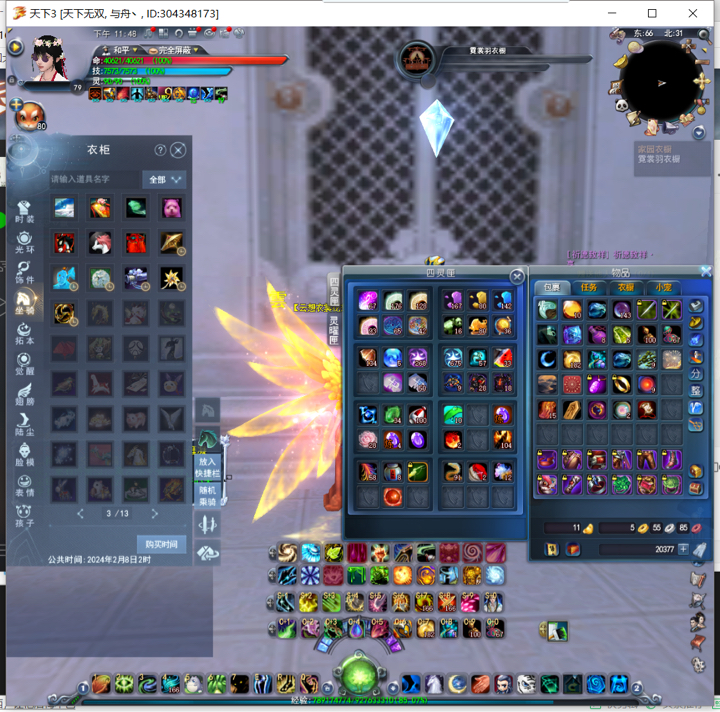This screenshot has width=720, height=712.
Task: Click 放入快捷栏 add to hotbar button
Action: 208,467
